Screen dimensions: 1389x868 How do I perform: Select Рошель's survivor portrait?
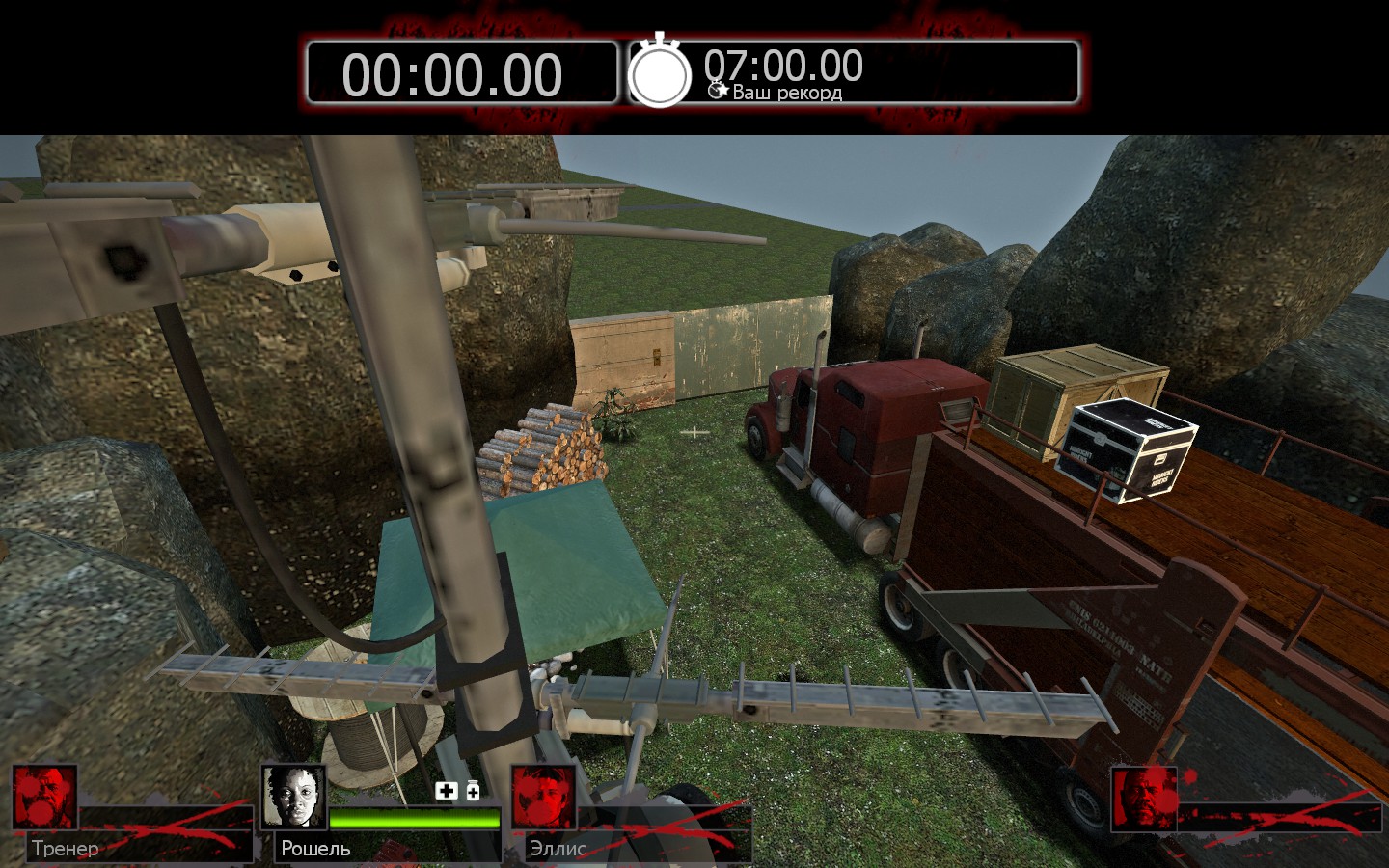[x=294, y=798]
